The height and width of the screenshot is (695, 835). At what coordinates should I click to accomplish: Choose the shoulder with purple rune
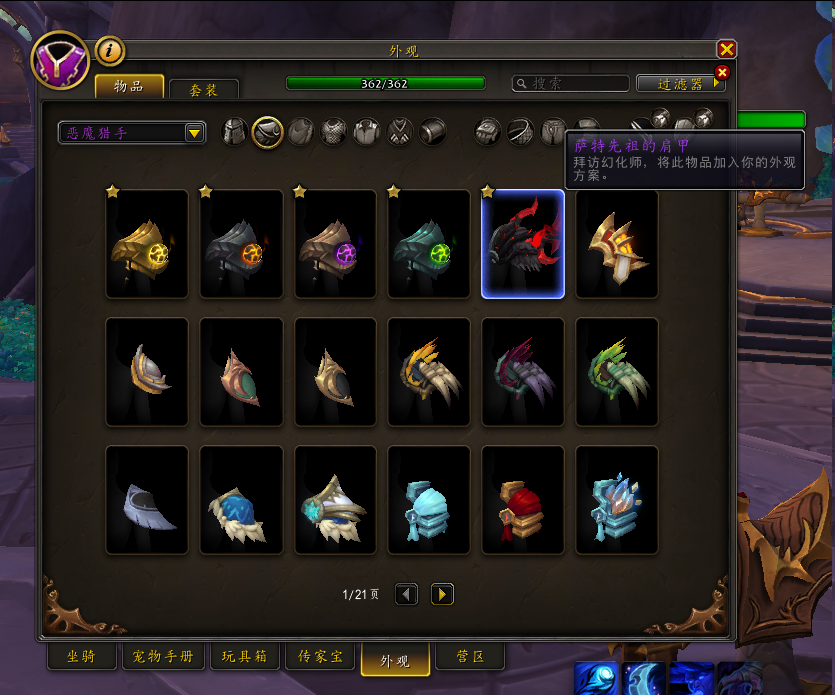[335, 244]
